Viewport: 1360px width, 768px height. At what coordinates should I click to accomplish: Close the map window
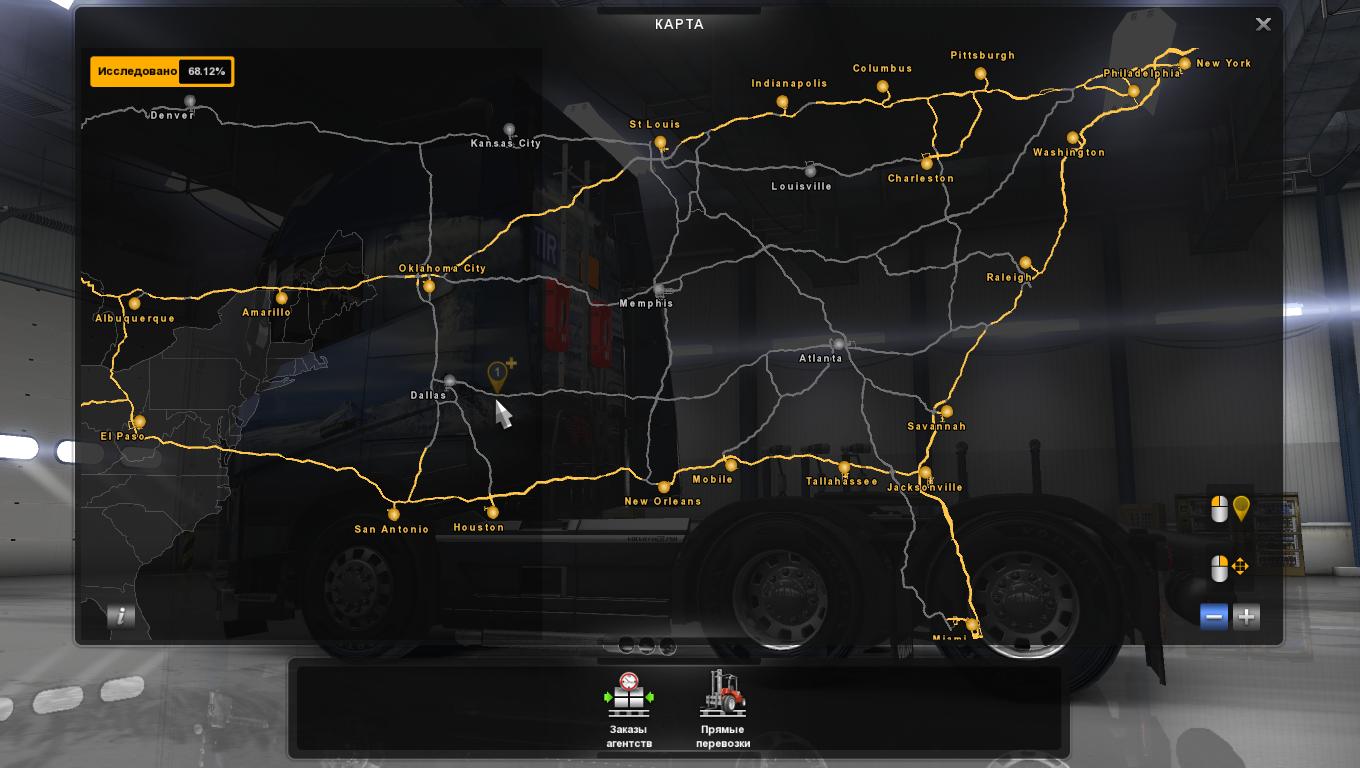click(1263, 25)
